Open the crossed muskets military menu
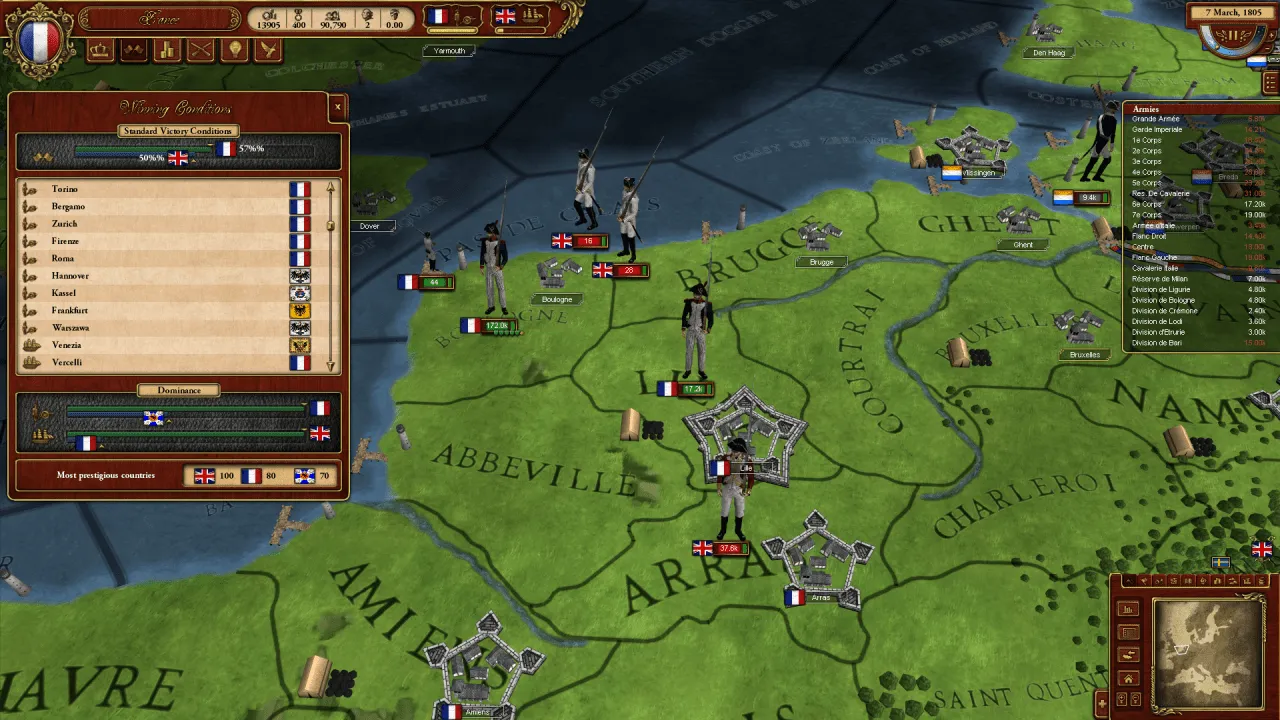Screen dimensions: 1280x720 (201, 50)
